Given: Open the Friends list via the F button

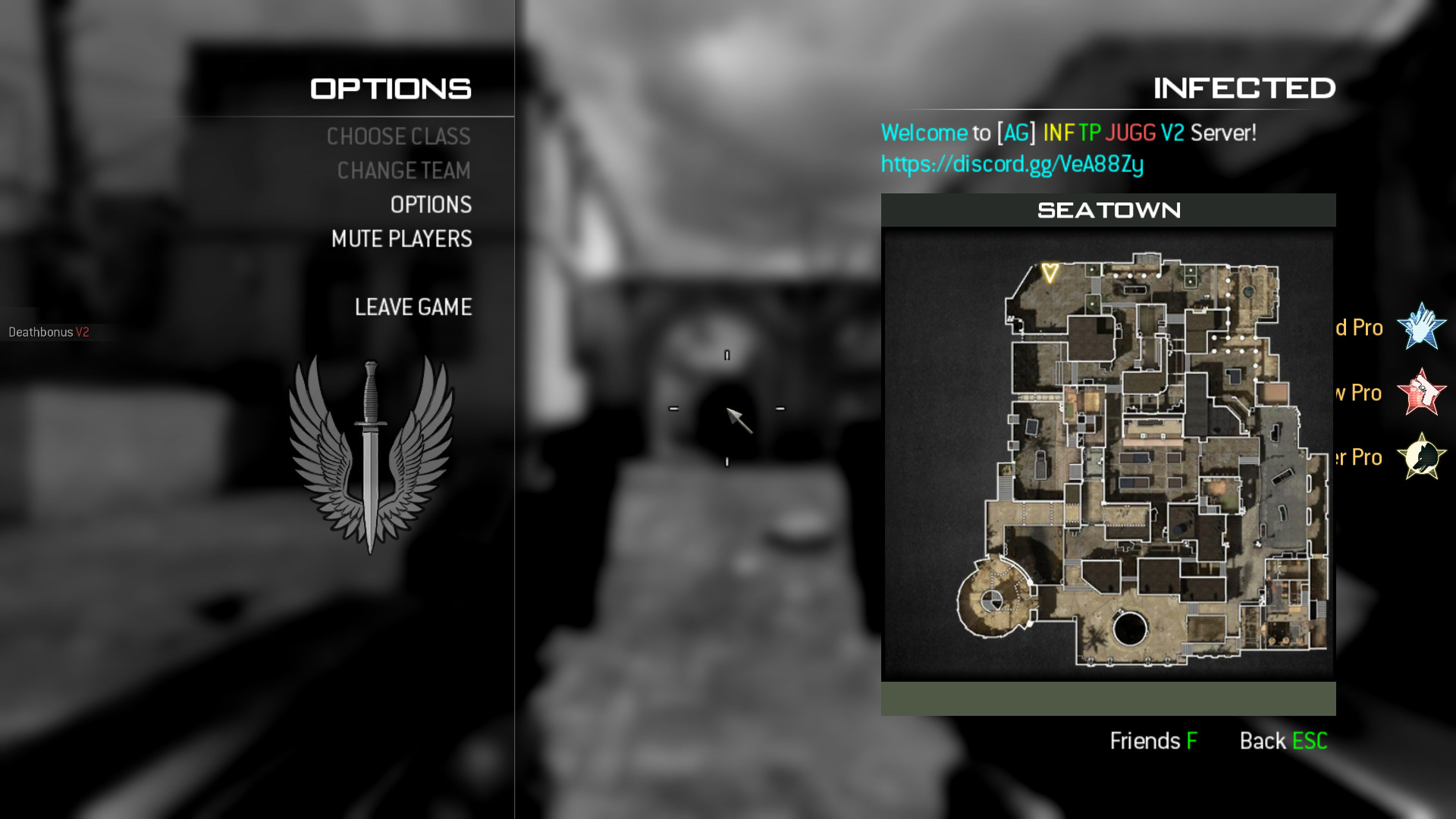Looking at the screenshot, I should tap(1153, 741).
